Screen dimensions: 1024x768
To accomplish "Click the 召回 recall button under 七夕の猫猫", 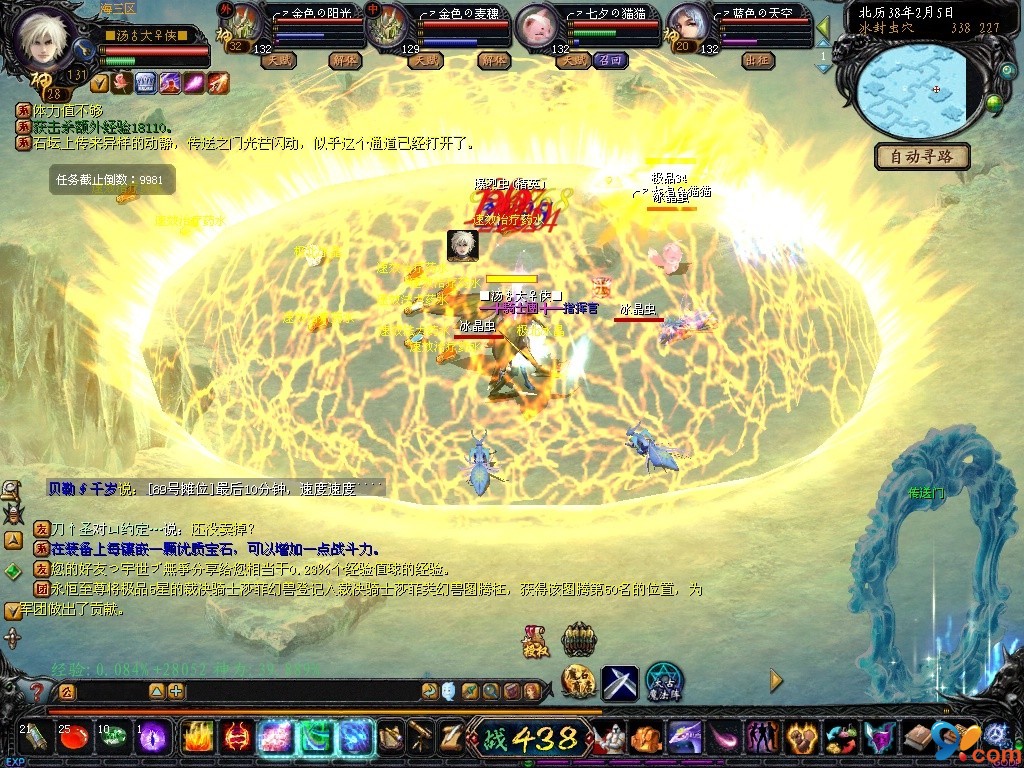I will click(x=609, y=60).
